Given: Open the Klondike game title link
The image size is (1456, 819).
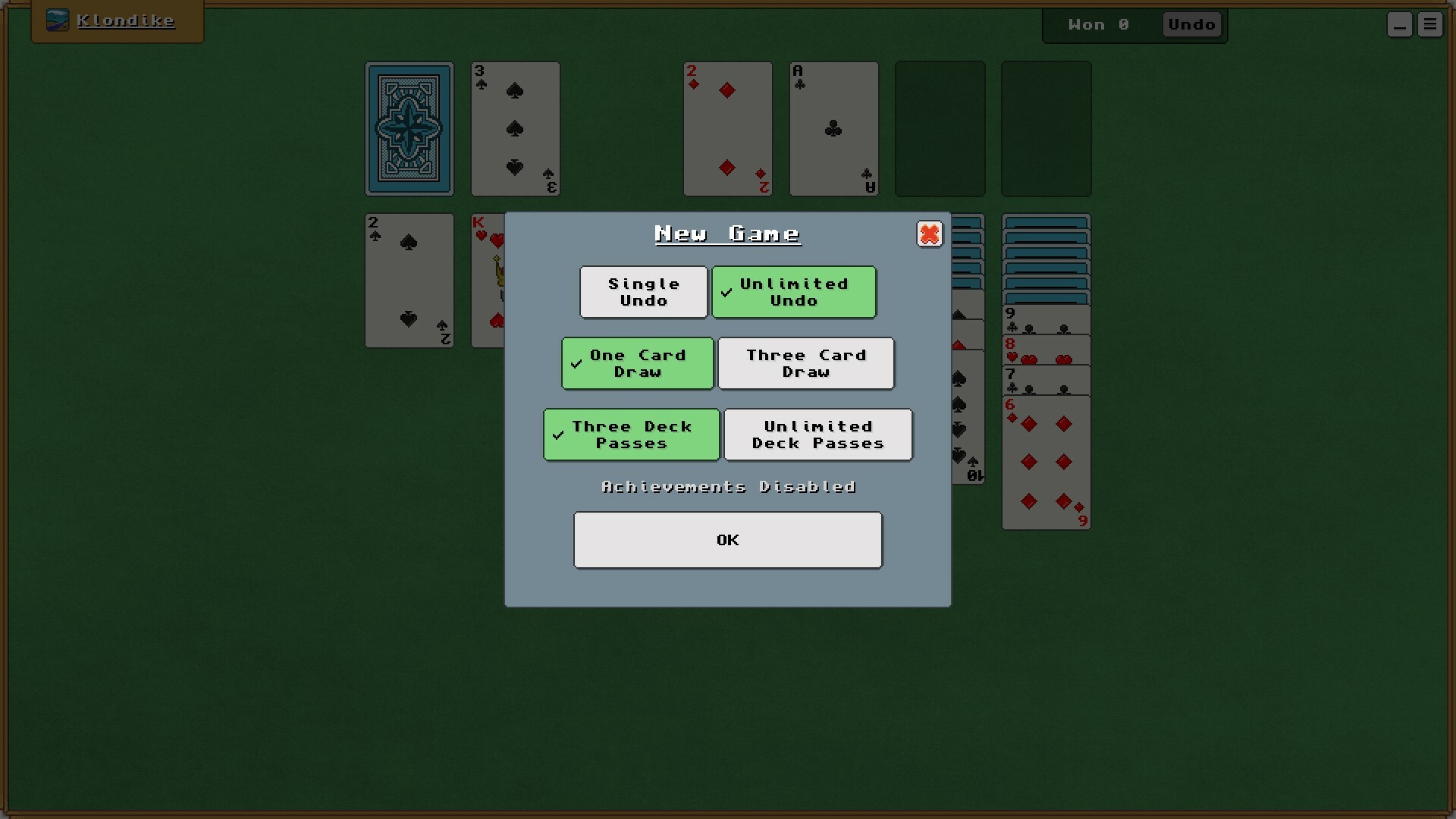Looking at the screenshot, I should point(126,20).
